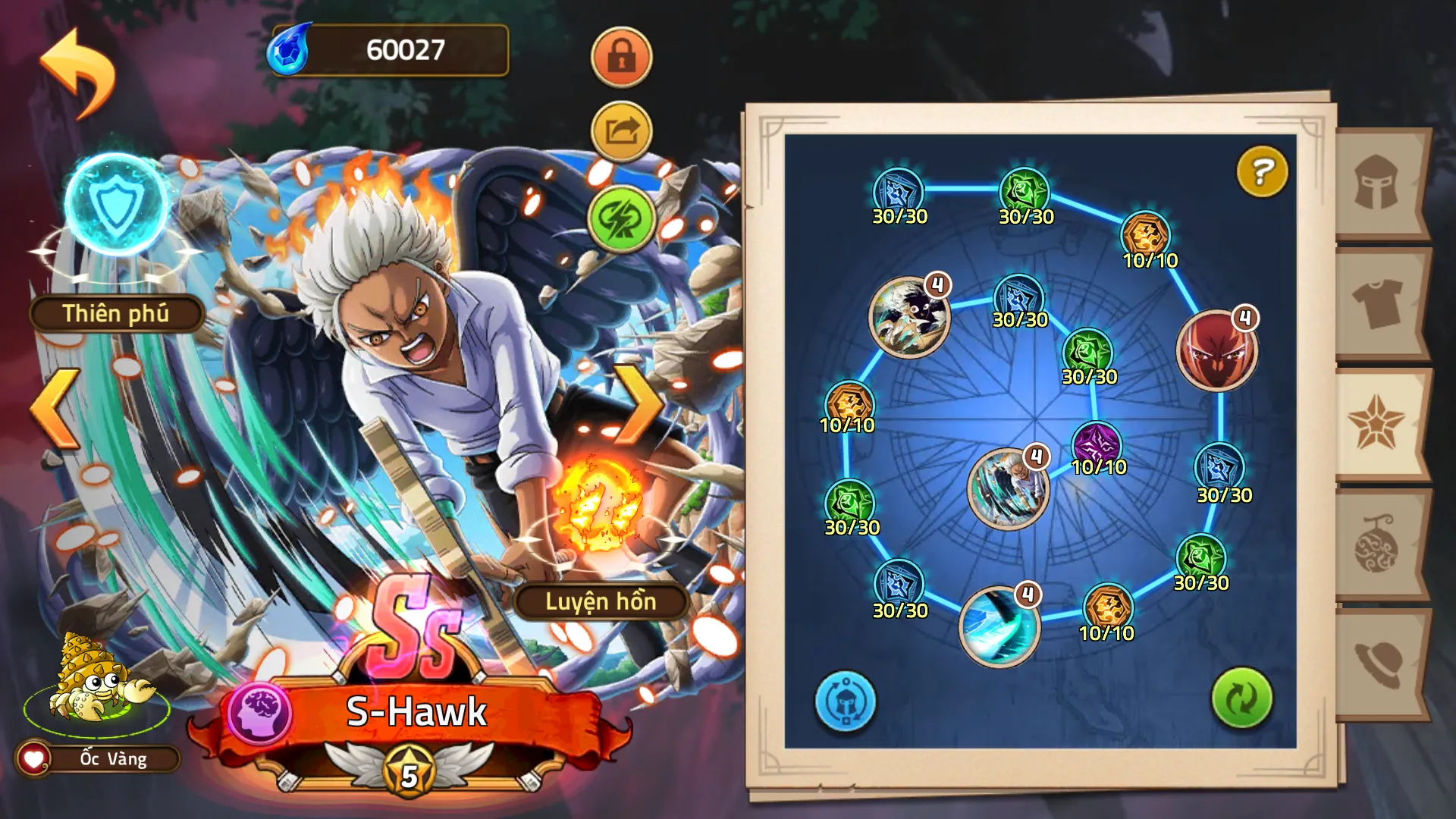The height and width of the screenshot is (819, 1456).
Task: Select the red masked face skill node
Action: [x=1217, y=350]
